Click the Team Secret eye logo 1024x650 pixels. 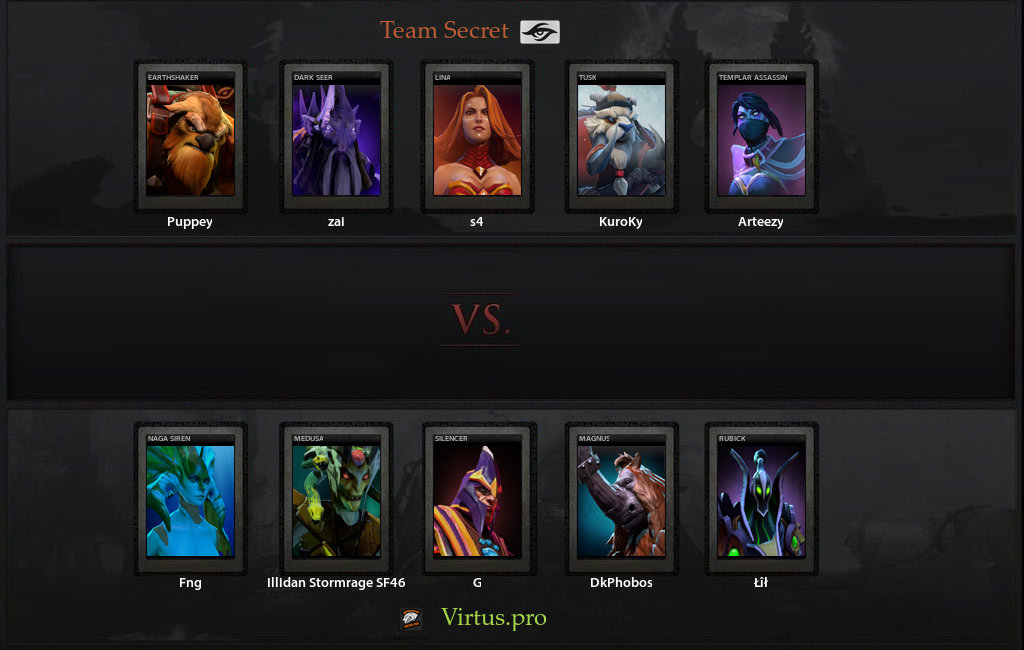point(540,32)
